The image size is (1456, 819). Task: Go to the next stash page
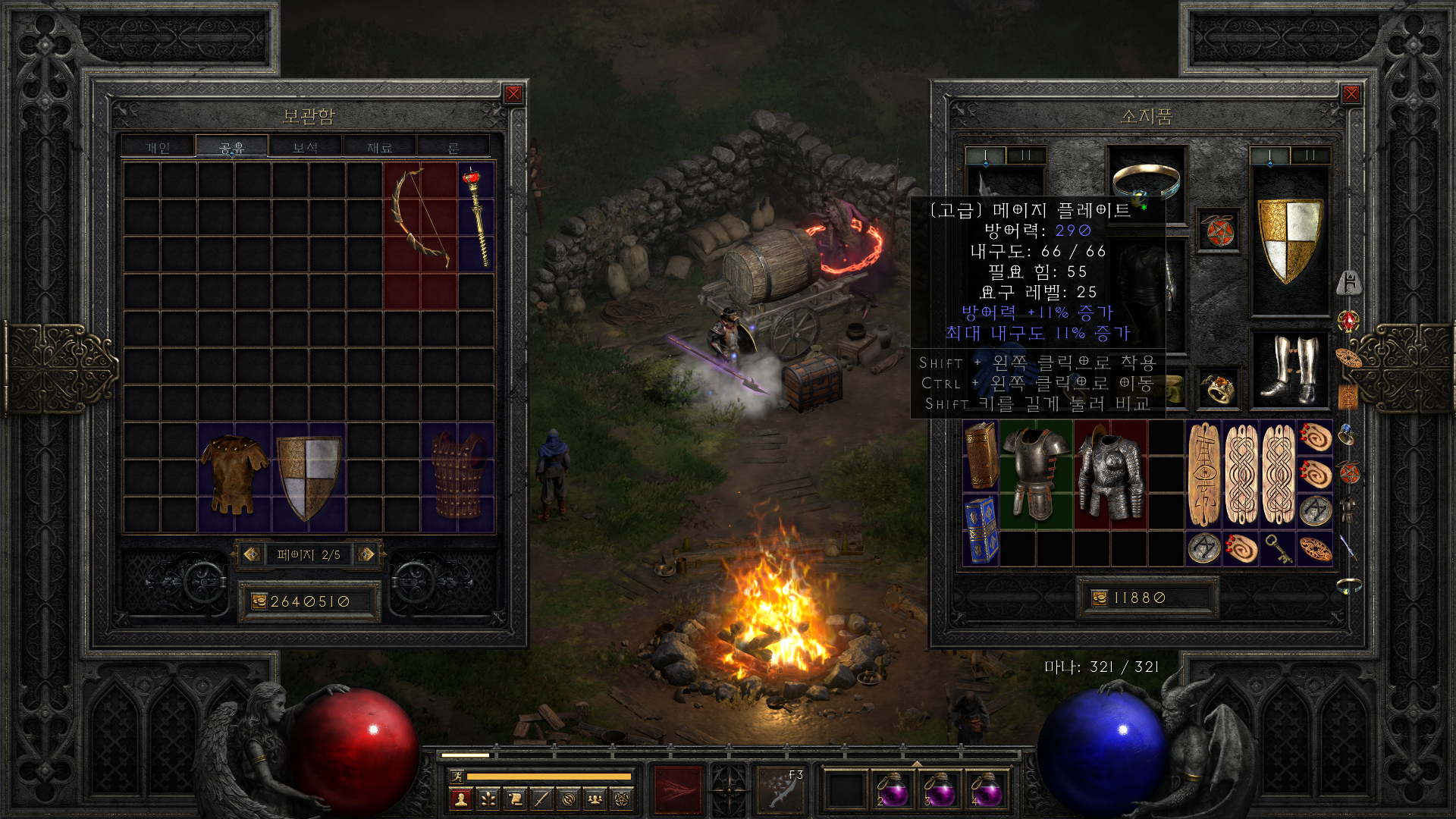click(366, 554)
